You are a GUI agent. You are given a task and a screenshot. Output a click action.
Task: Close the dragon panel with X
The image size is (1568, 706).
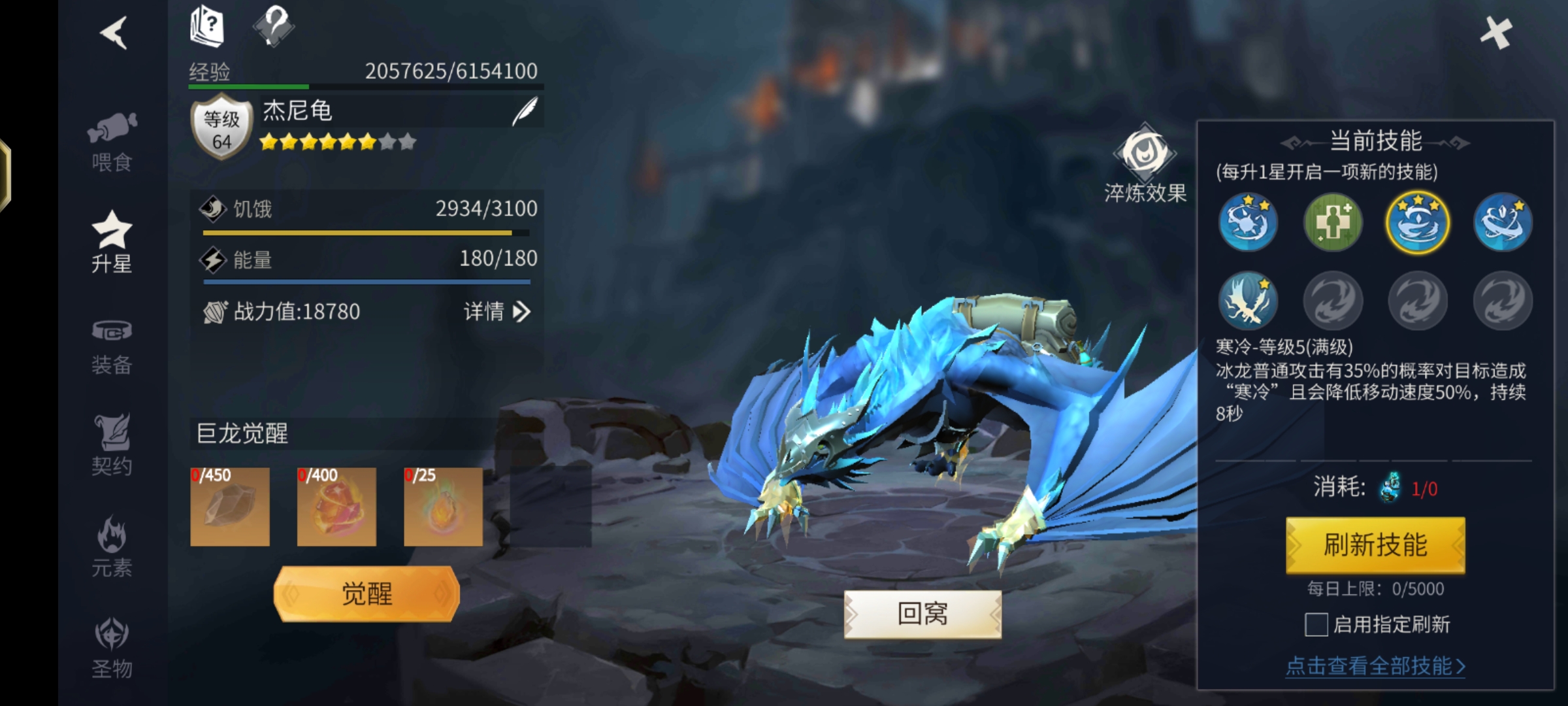click(1495, 33)
